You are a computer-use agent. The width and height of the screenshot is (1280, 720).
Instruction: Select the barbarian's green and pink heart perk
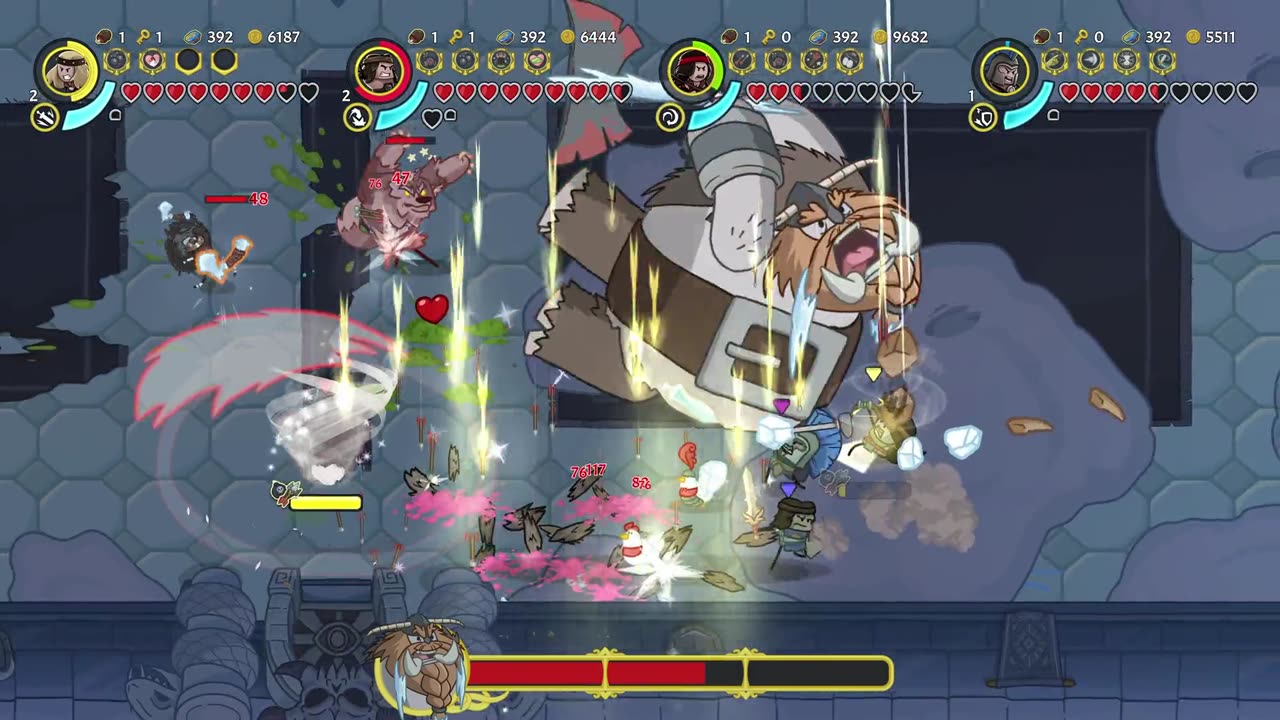point(537,61)
